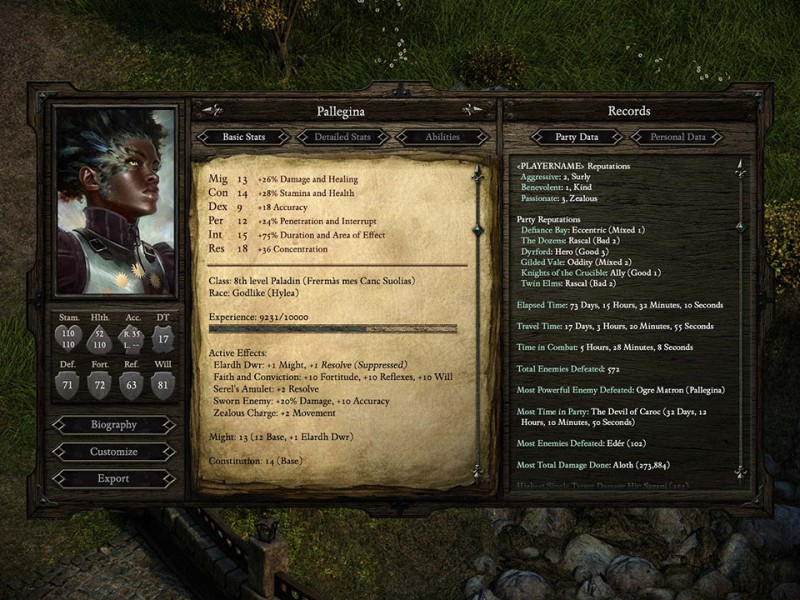Go to previous character with left arrow
The height and width of the screenshot is (600, 800).
212,111
